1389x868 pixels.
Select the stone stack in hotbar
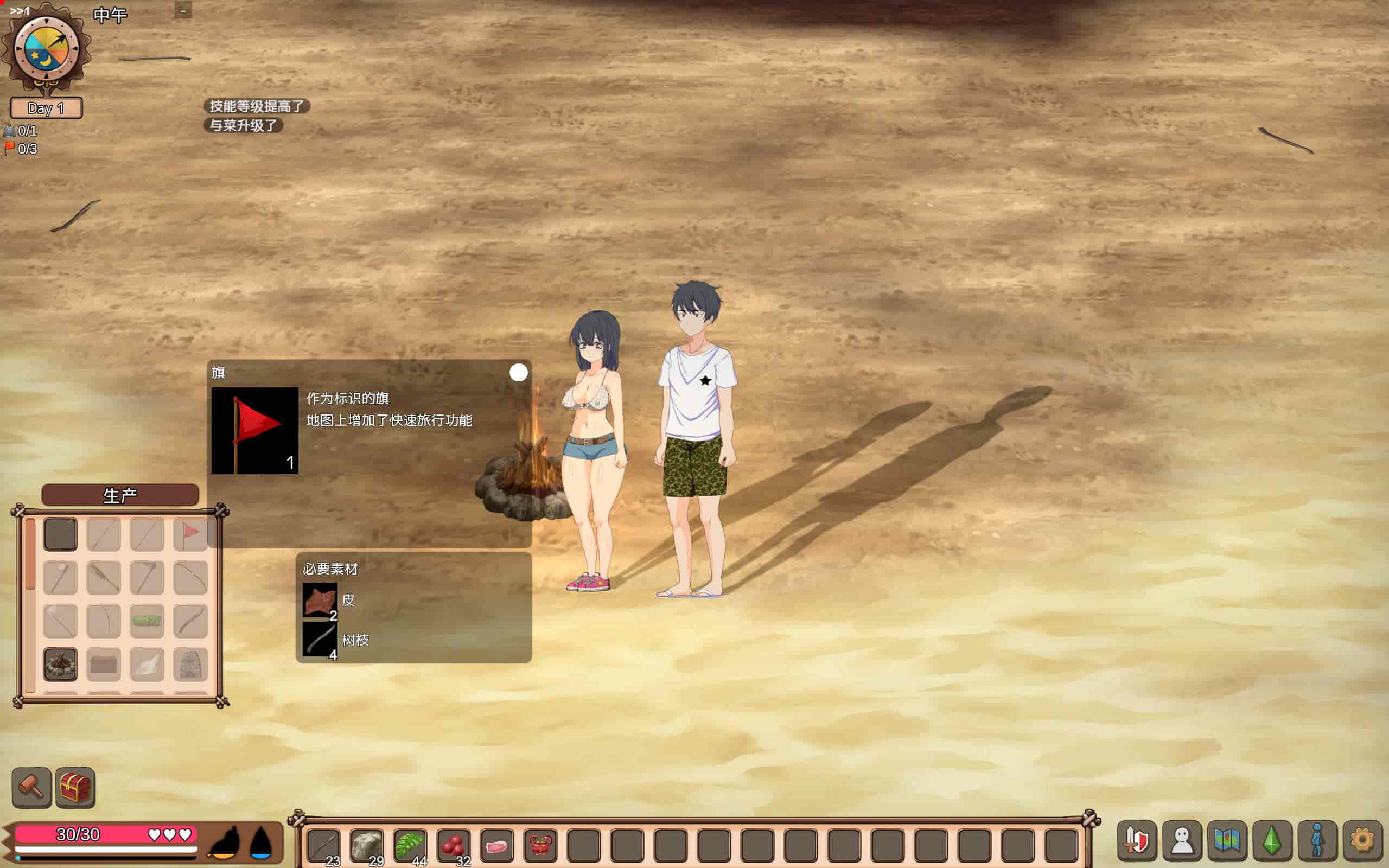(x=367, y=845)
